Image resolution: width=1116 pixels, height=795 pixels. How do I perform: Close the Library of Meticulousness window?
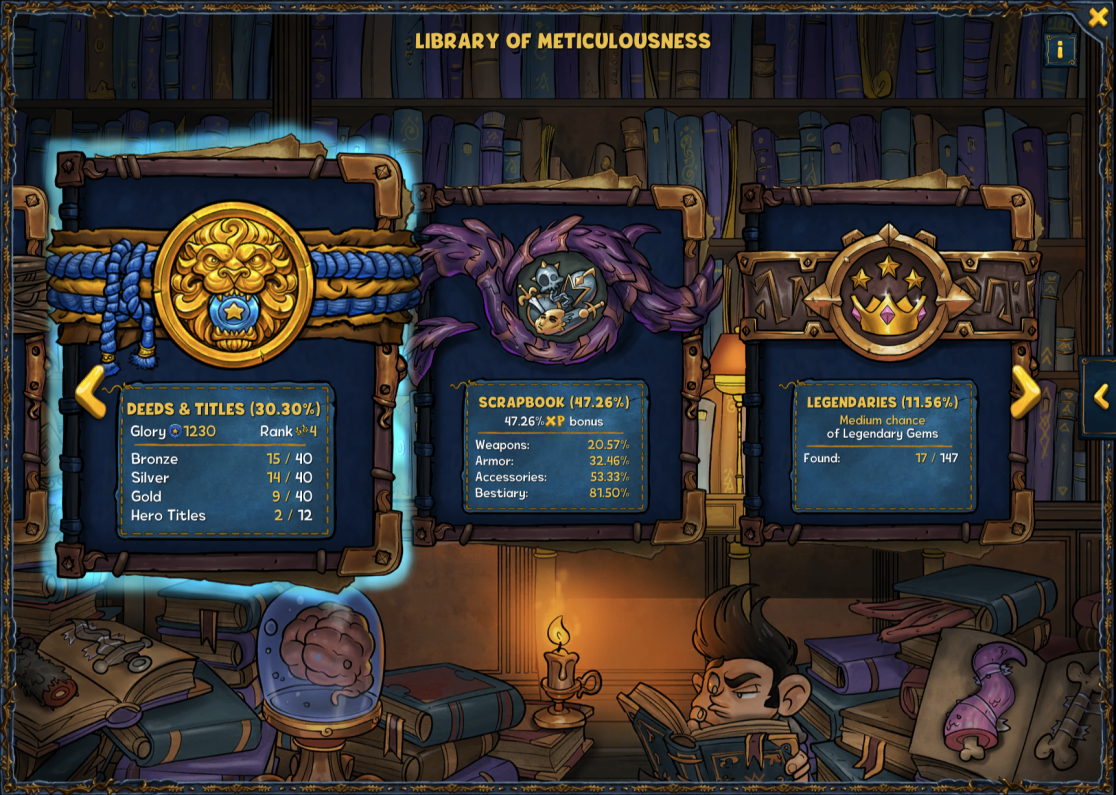[x=1098, y=17]
